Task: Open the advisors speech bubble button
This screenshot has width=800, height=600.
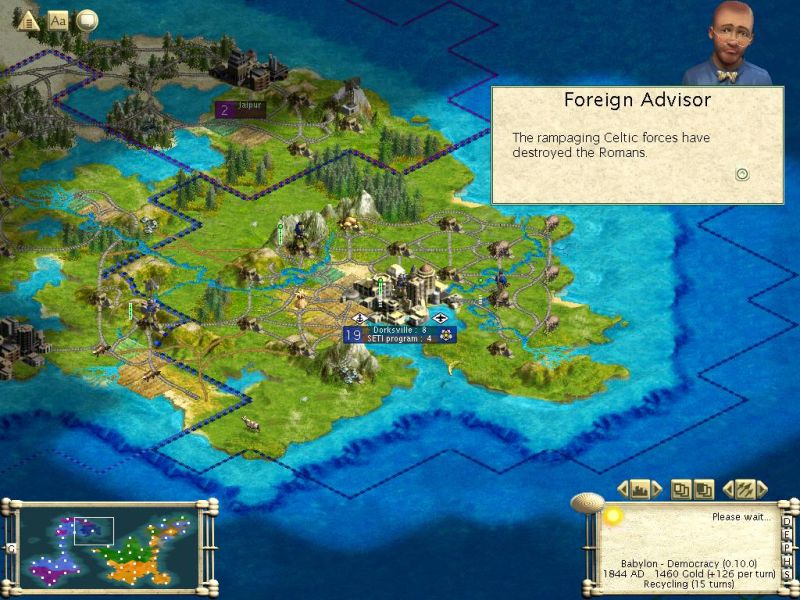Action: point(87,20)
